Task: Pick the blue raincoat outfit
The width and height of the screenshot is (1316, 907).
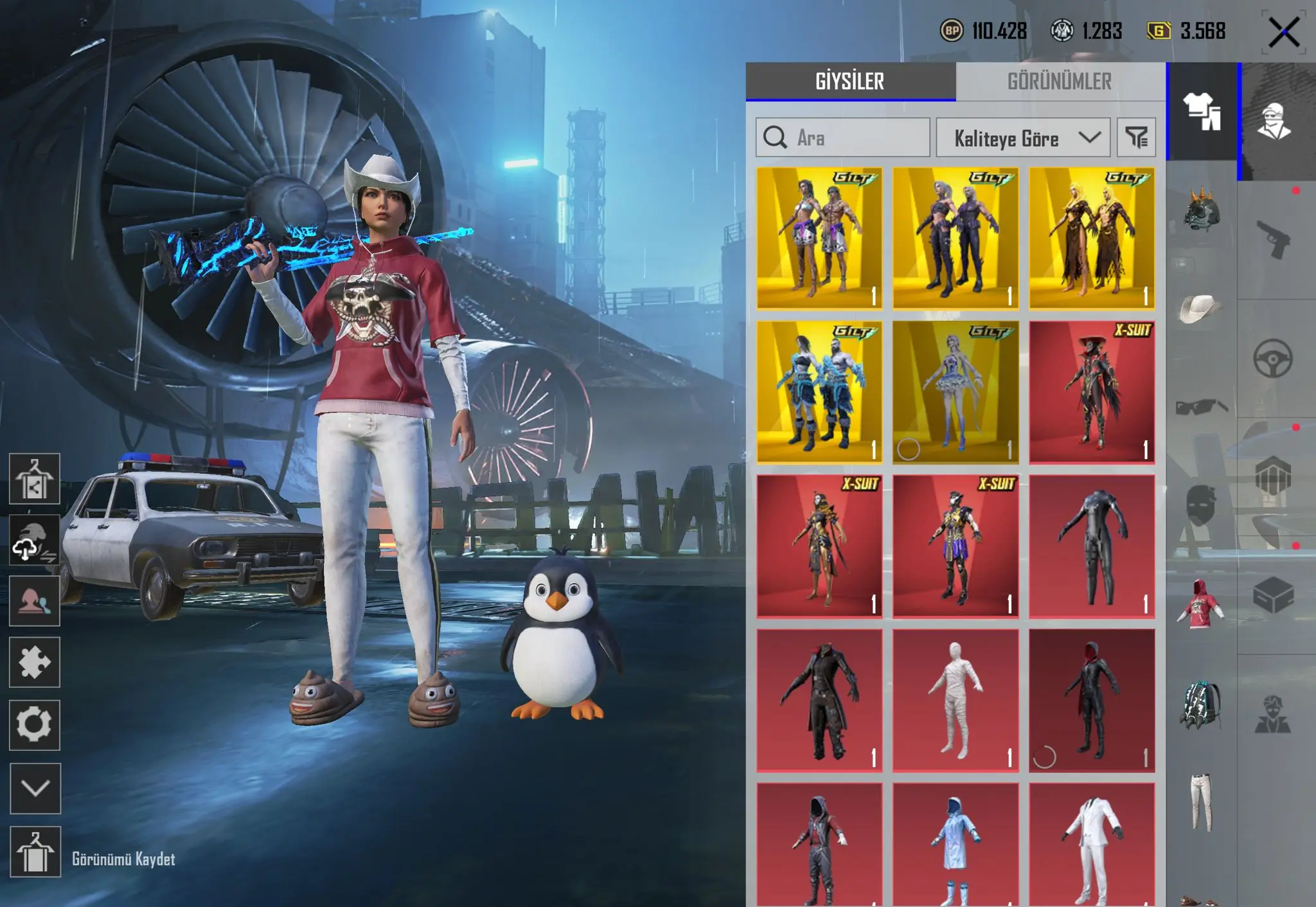Action: (955, 845)
